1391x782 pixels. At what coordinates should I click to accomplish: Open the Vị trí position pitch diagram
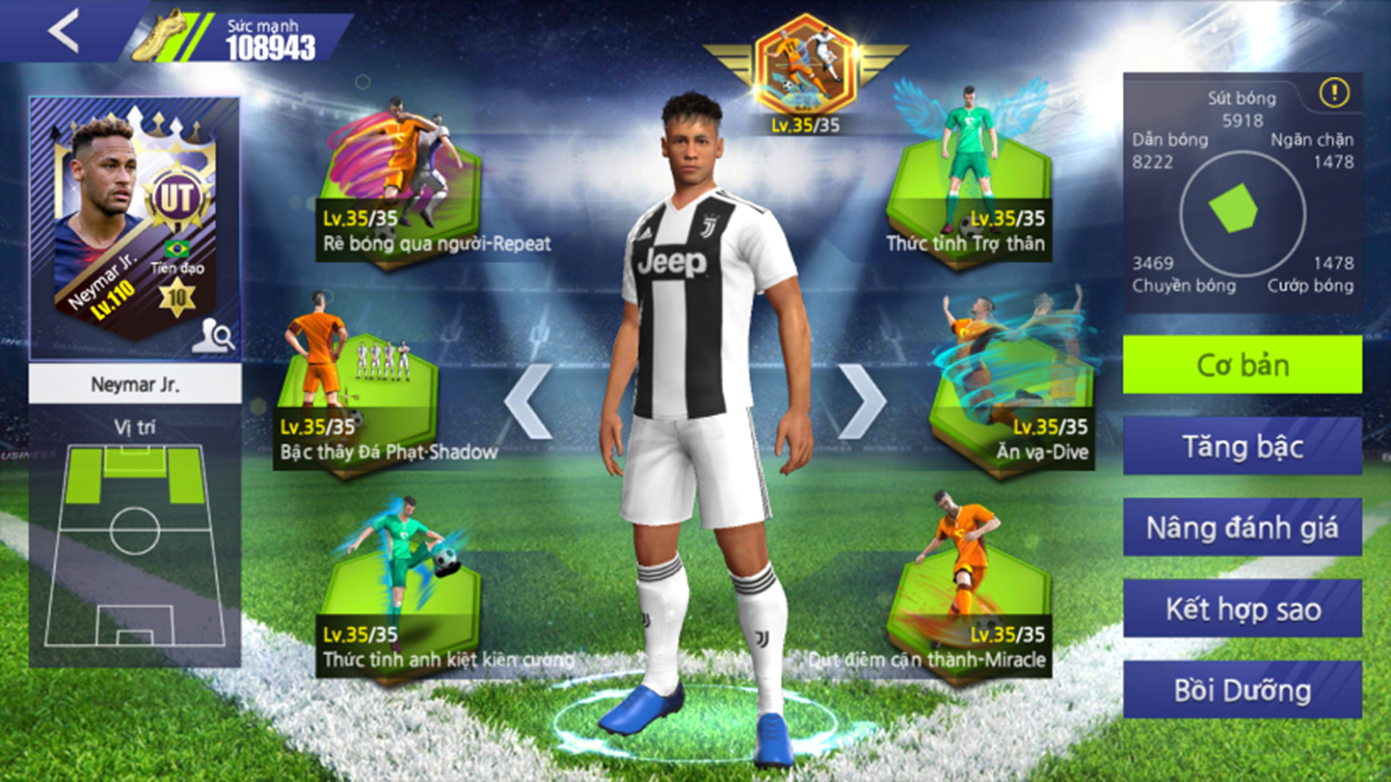[x=135, y=545]
